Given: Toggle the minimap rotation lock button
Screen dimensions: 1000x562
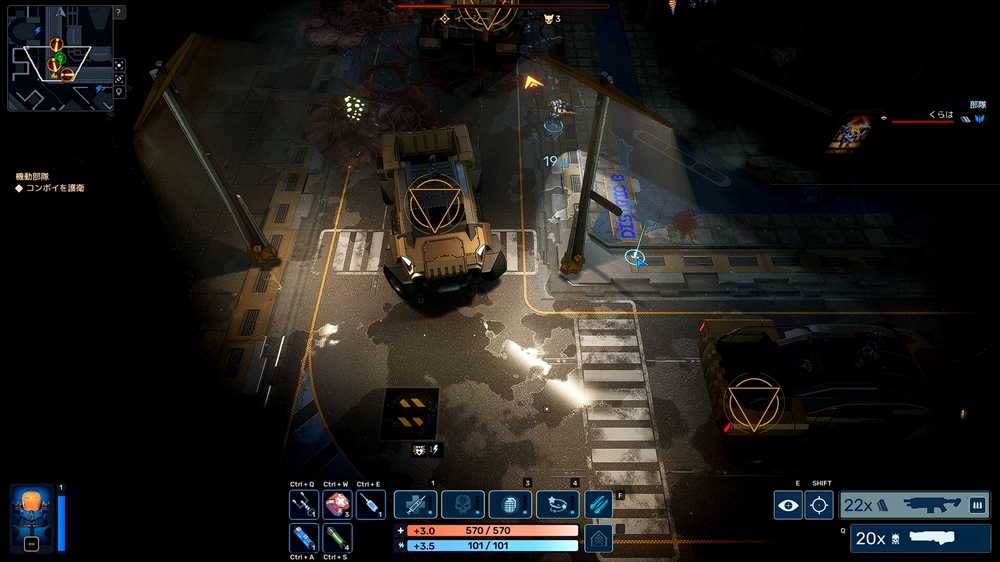Looking at the screenshot, I should [x=119, y=78].
